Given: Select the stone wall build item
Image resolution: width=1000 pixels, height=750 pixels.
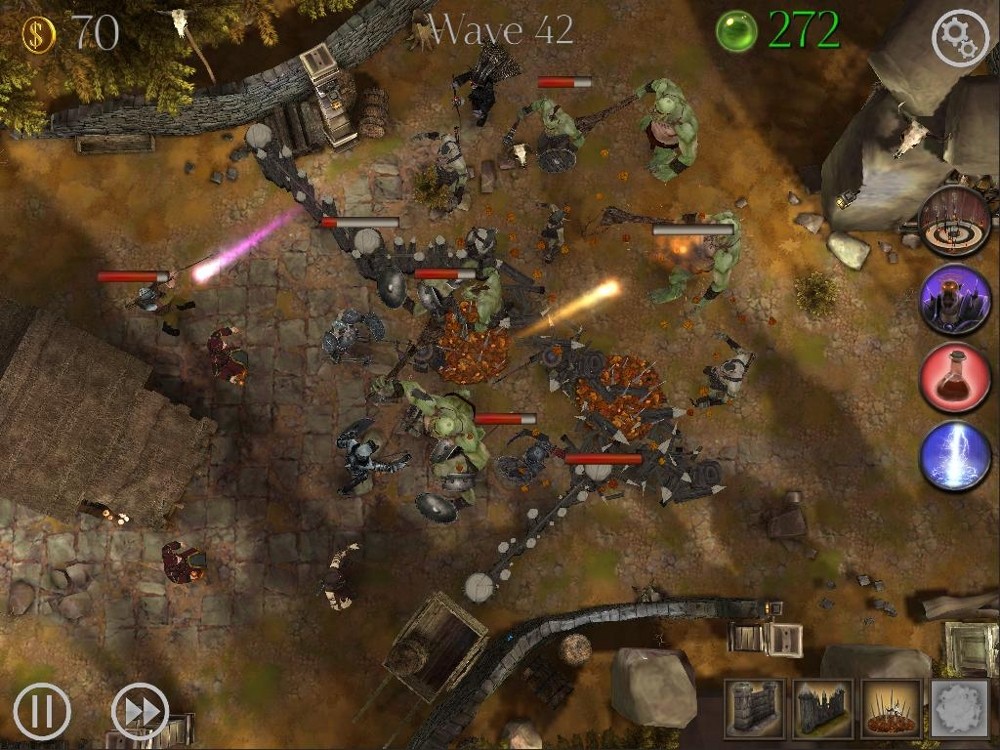Looking at the screenshot, I should click(x=754, y=709).
